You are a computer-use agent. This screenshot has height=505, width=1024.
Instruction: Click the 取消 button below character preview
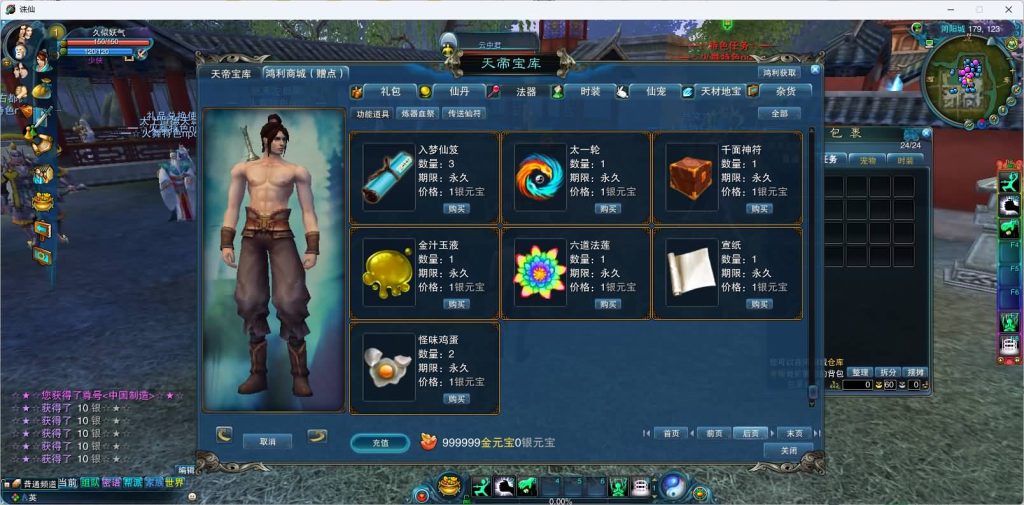(267, 441)
